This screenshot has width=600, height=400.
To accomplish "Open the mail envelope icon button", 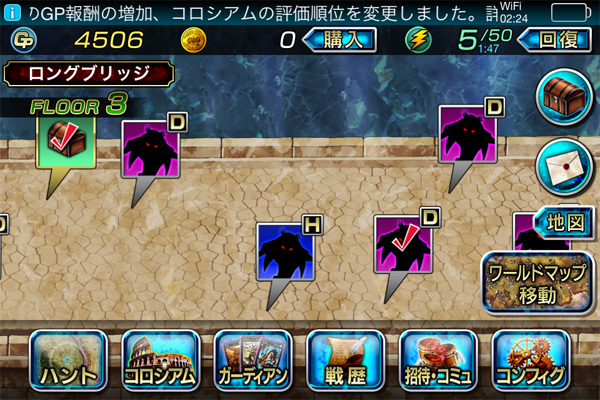I will pos(563,162).
